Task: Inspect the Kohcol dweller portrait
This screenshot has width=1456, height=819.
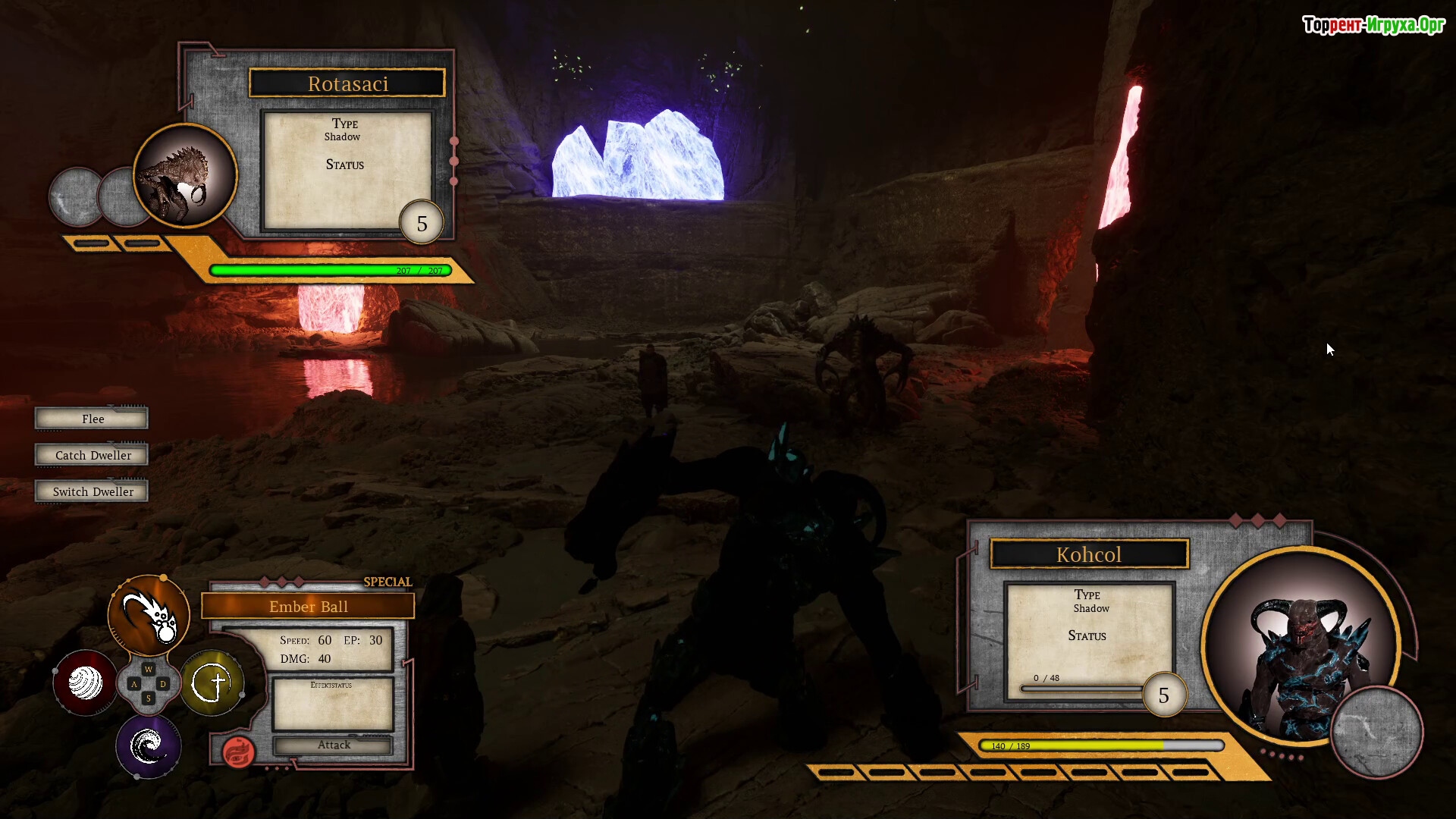Action: [1300, 645]
